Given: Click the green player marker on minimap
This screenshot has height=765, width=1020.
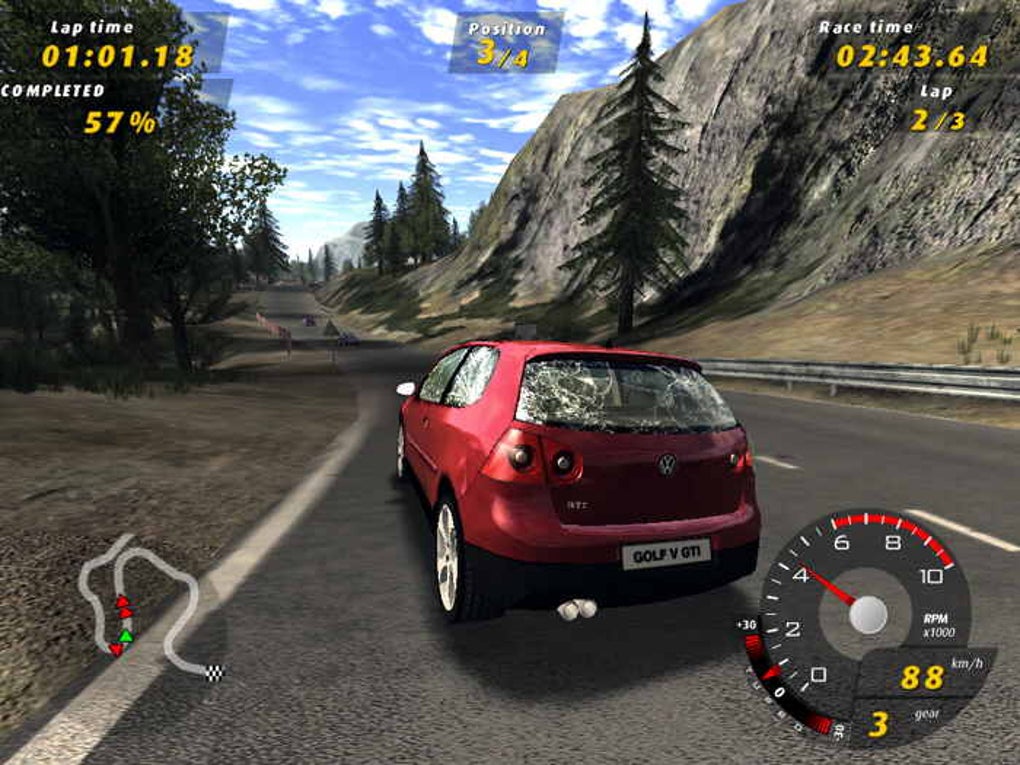Looking at the screenshot, I should coord(125,635).
